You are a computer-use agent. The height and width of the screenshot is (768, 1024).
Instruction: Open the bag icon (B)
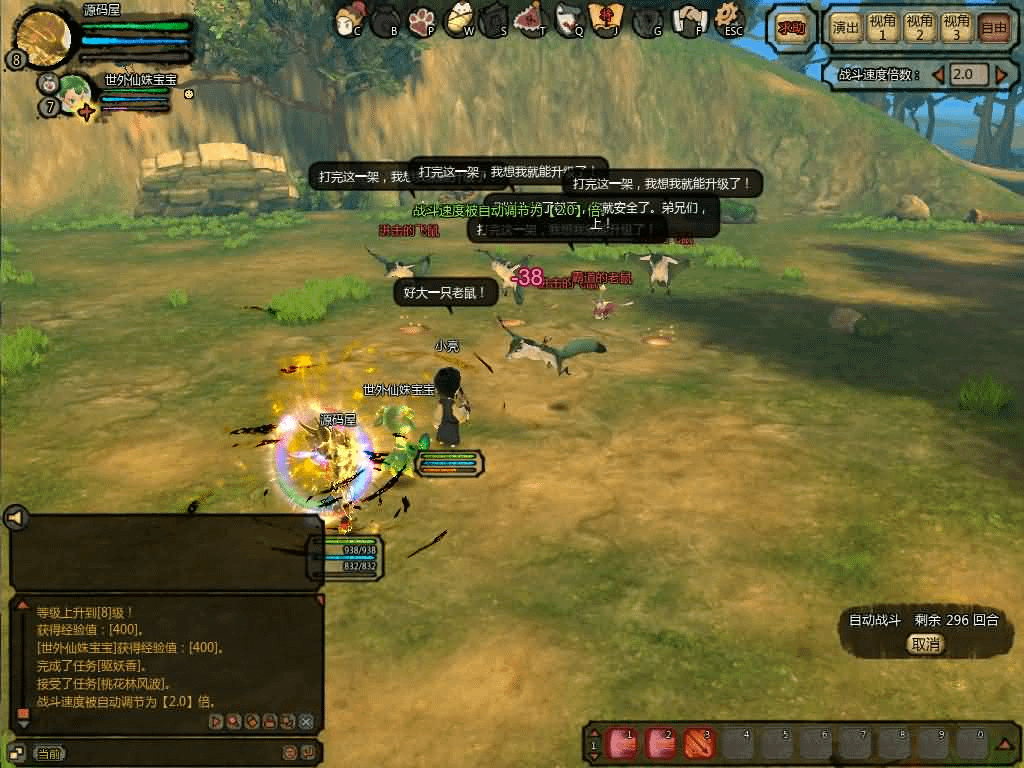point(386,18)
